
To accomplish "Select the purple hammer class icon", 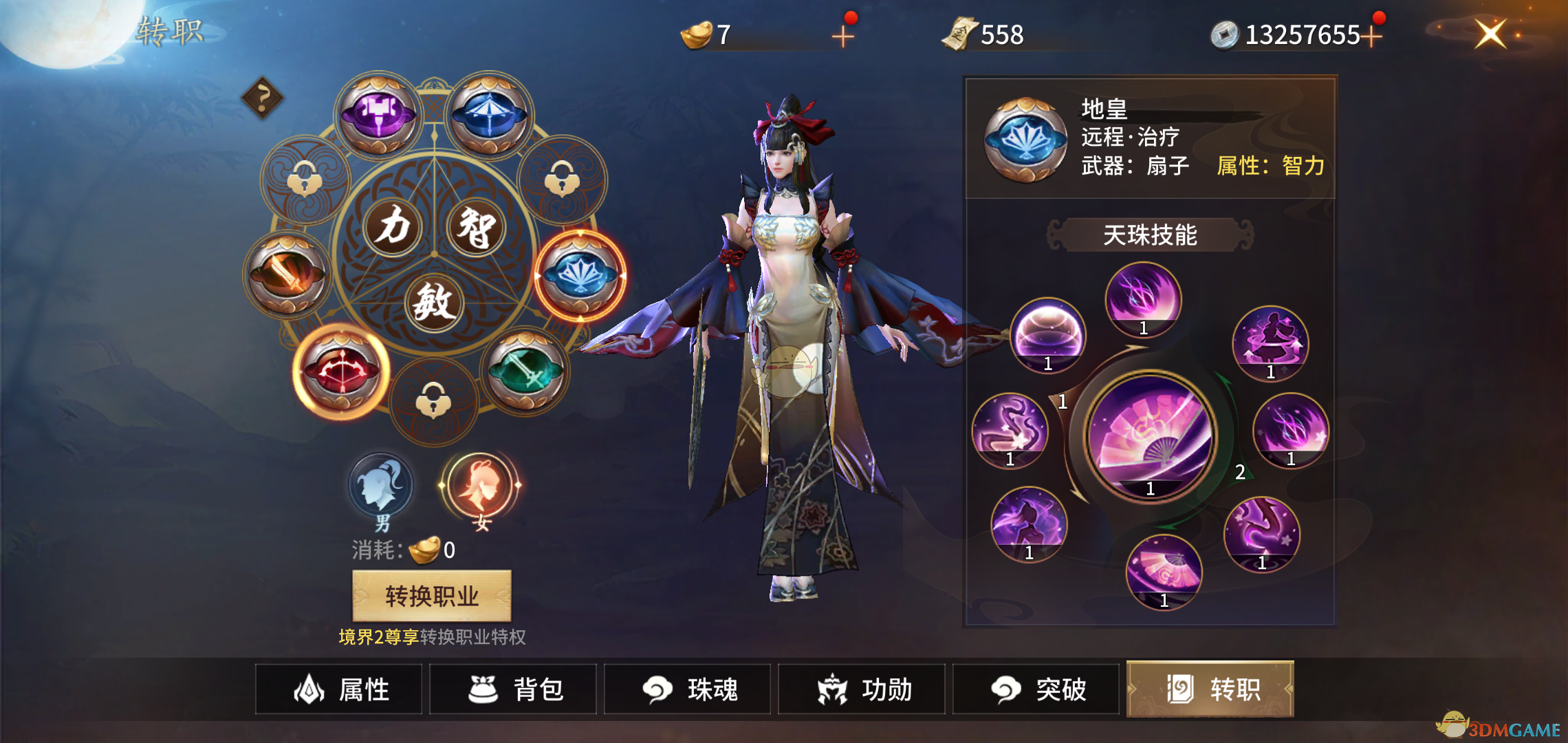I will (x=377, y=112).
